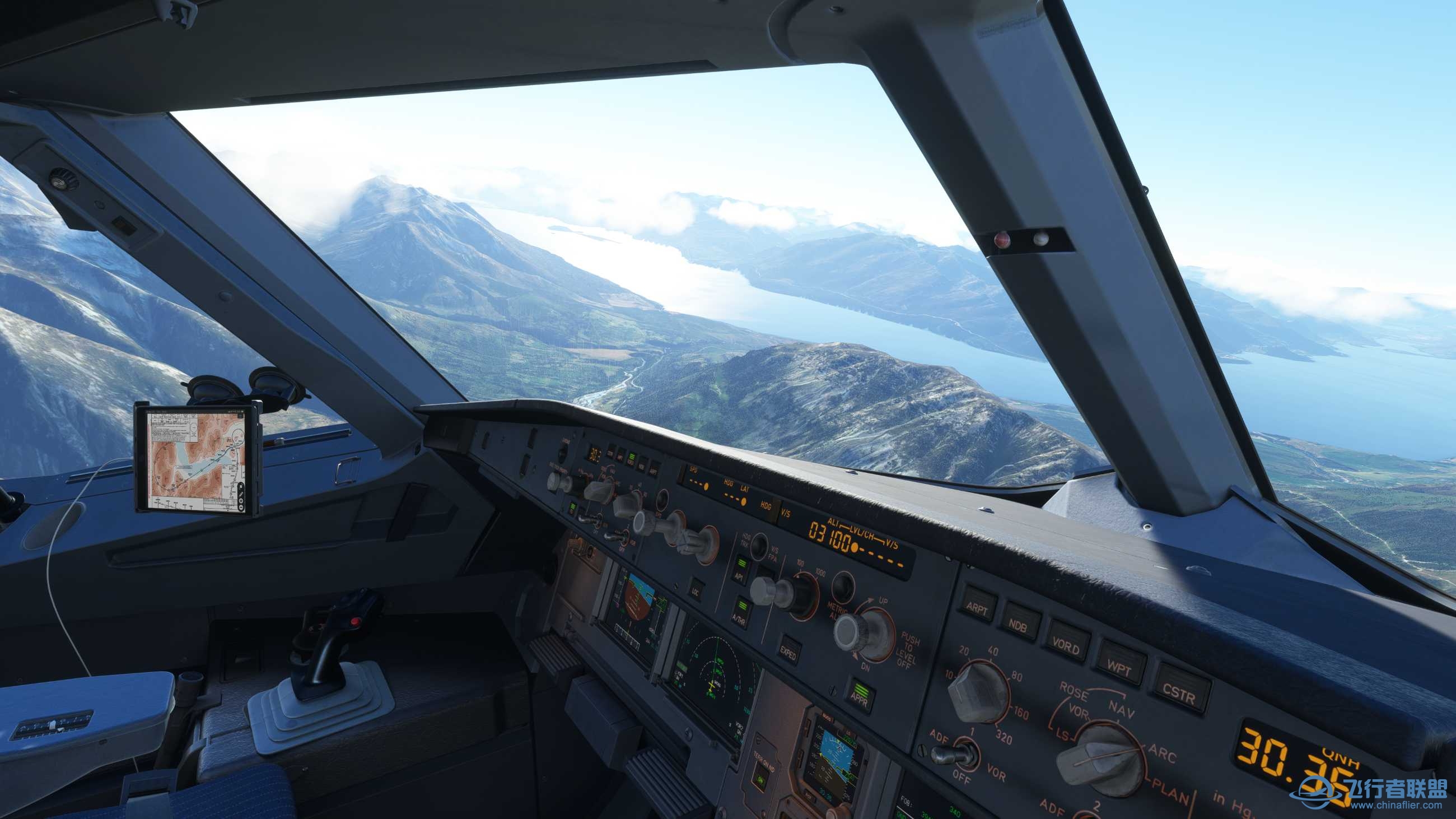
Task: Click the HDG/TRK V/S/FPA switch button
Action: coord(759,546)
